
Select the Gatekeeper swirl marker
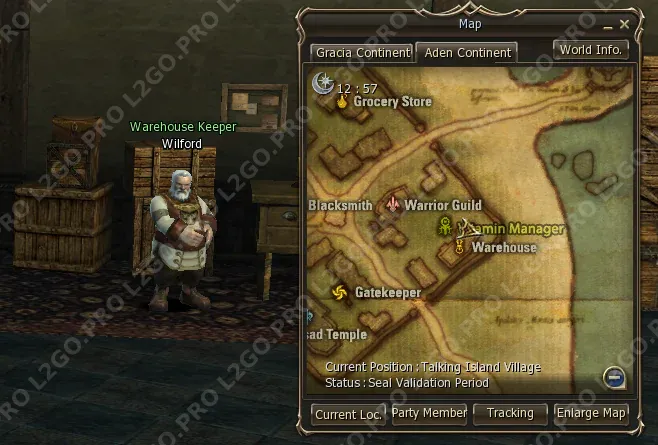339,293
